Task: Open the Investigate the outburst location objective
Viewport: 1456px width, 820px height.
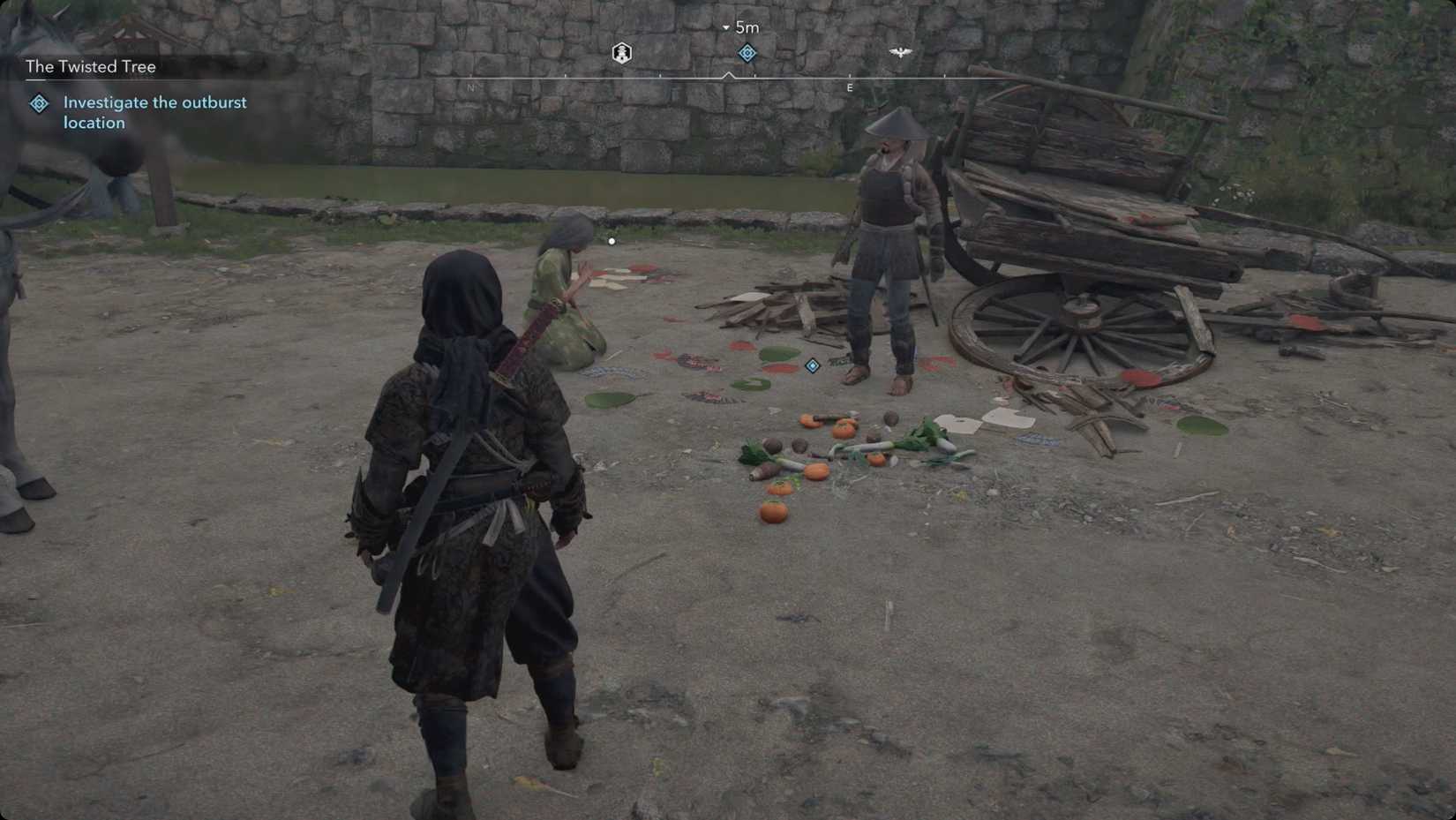Action: [154, 112]
